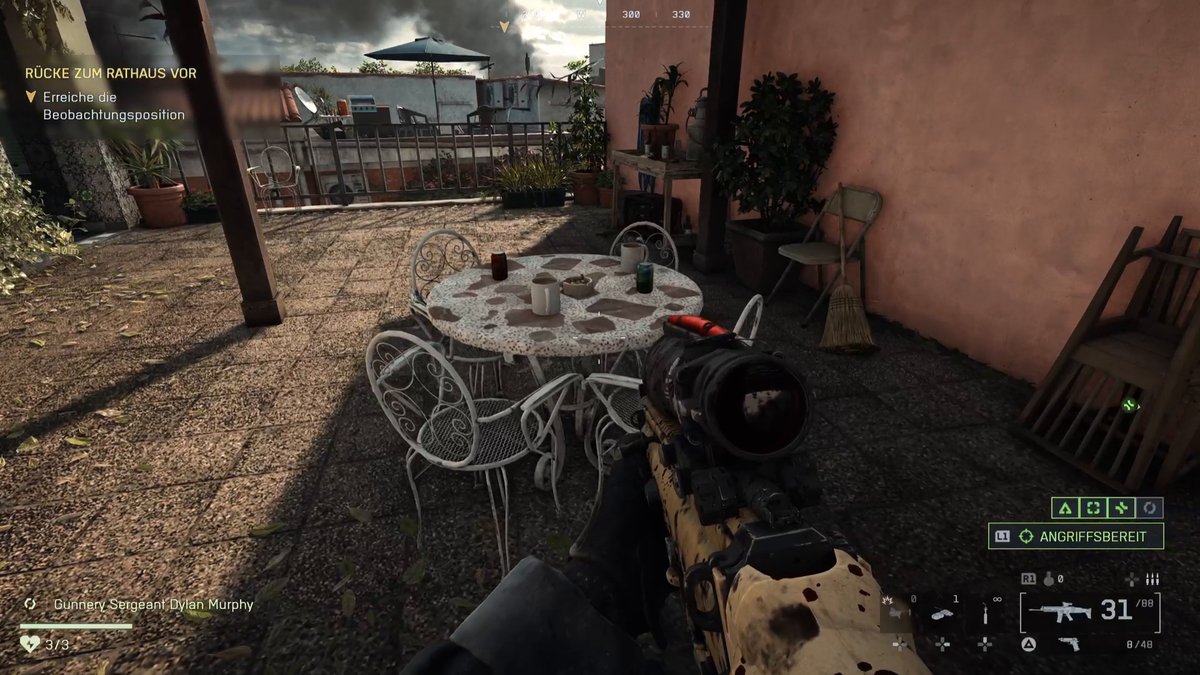Choose the upward arrow squad order icon

coord(1065,508)
